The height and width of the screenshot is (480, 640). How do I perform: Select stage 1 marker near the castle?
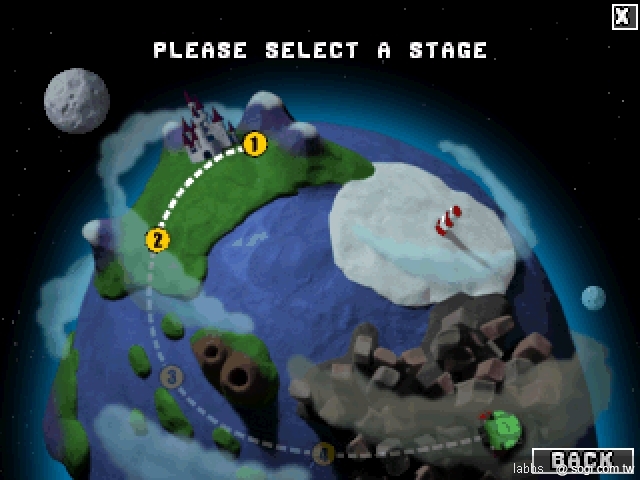(255, 145)
